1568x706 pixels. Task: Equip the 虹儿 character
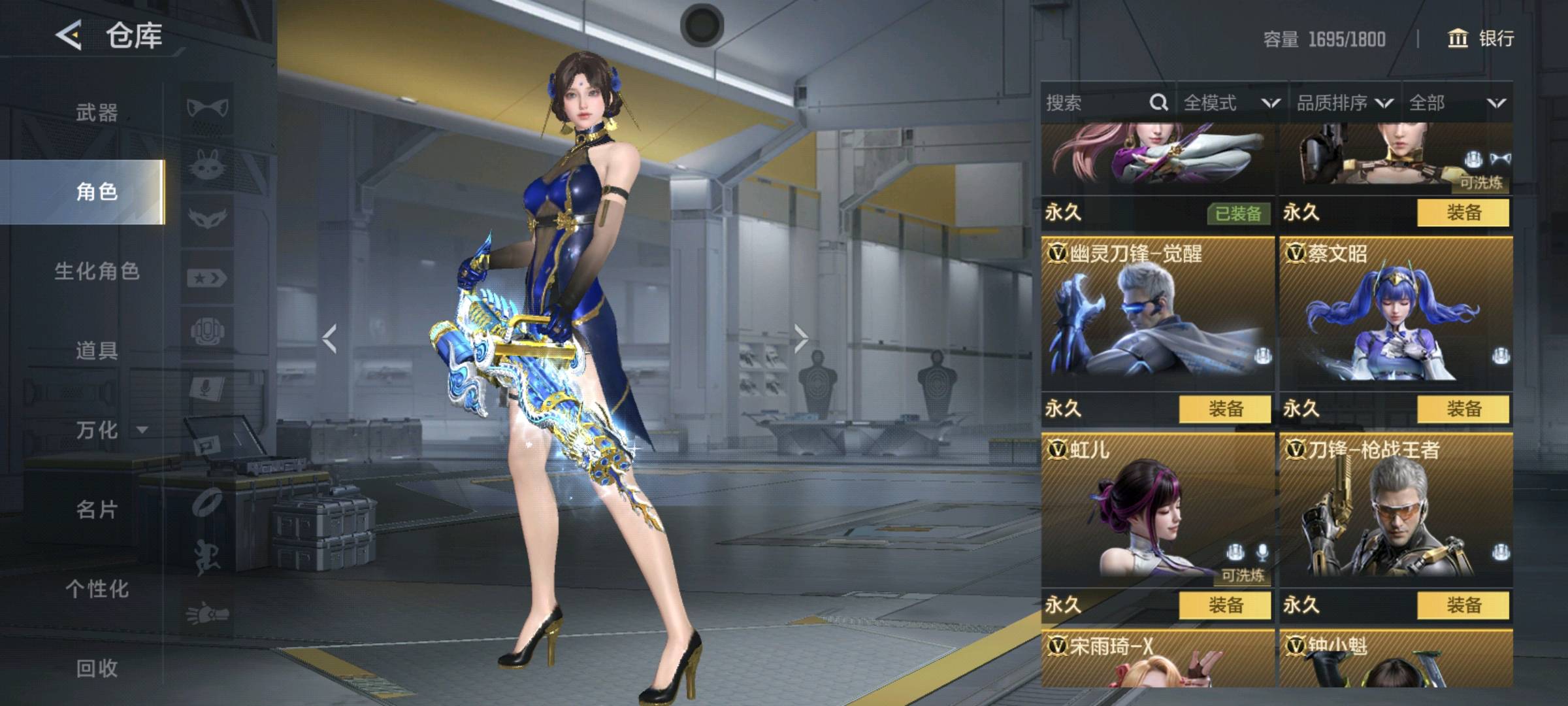1224,605
